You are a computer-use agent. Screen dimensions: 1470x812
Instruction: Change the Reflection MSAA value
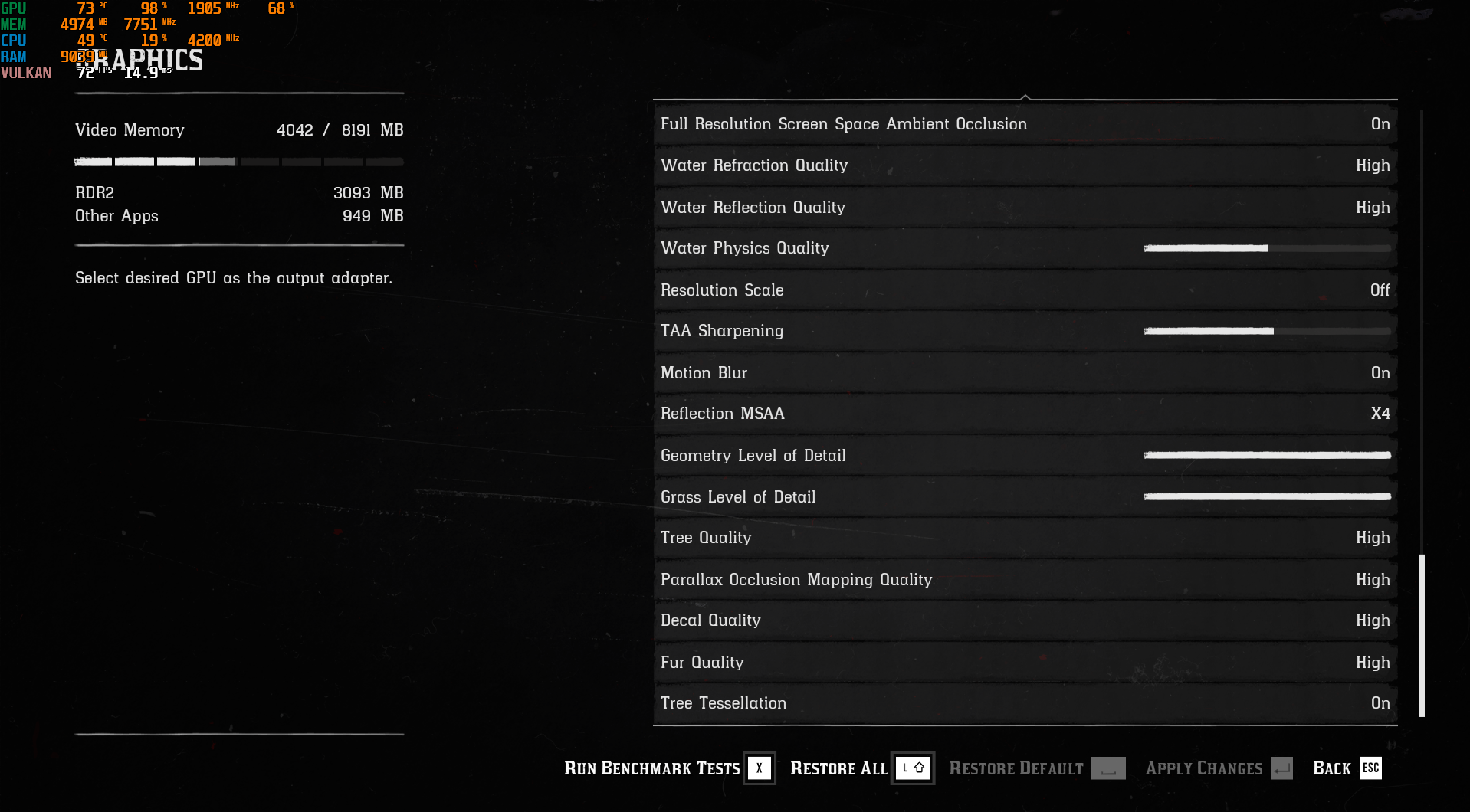[1025, 414]
